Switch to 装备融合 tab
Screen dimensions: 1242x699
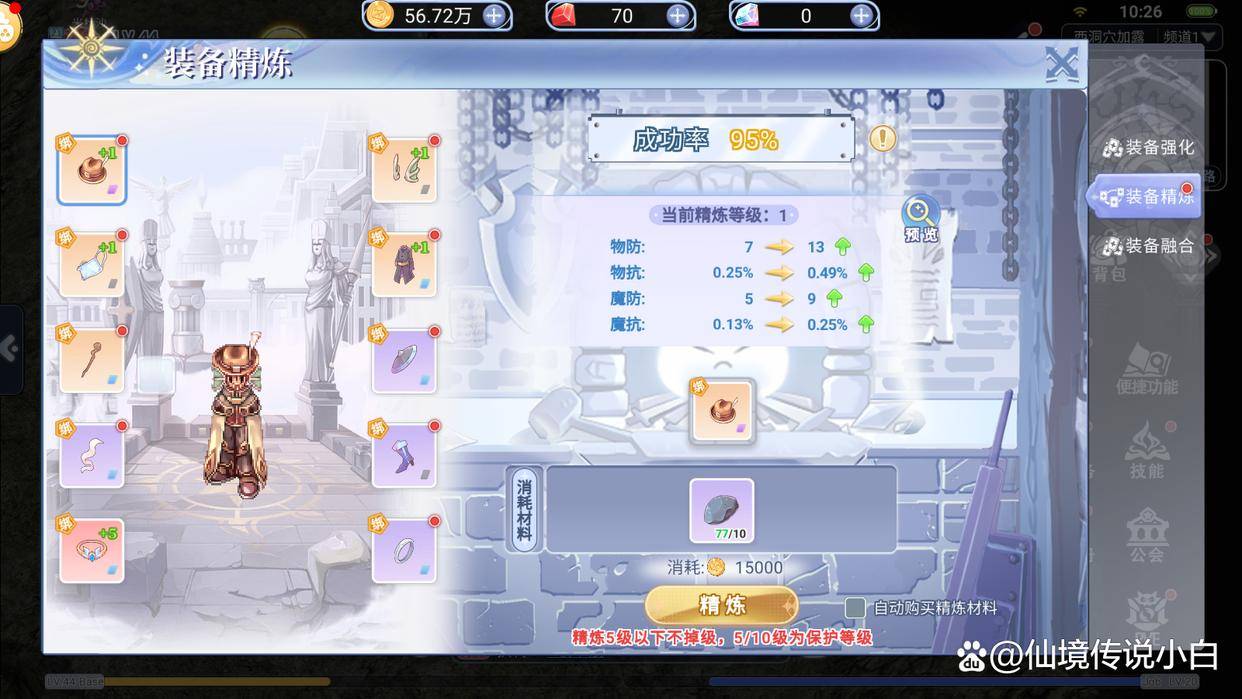(x=1149, y=245)
